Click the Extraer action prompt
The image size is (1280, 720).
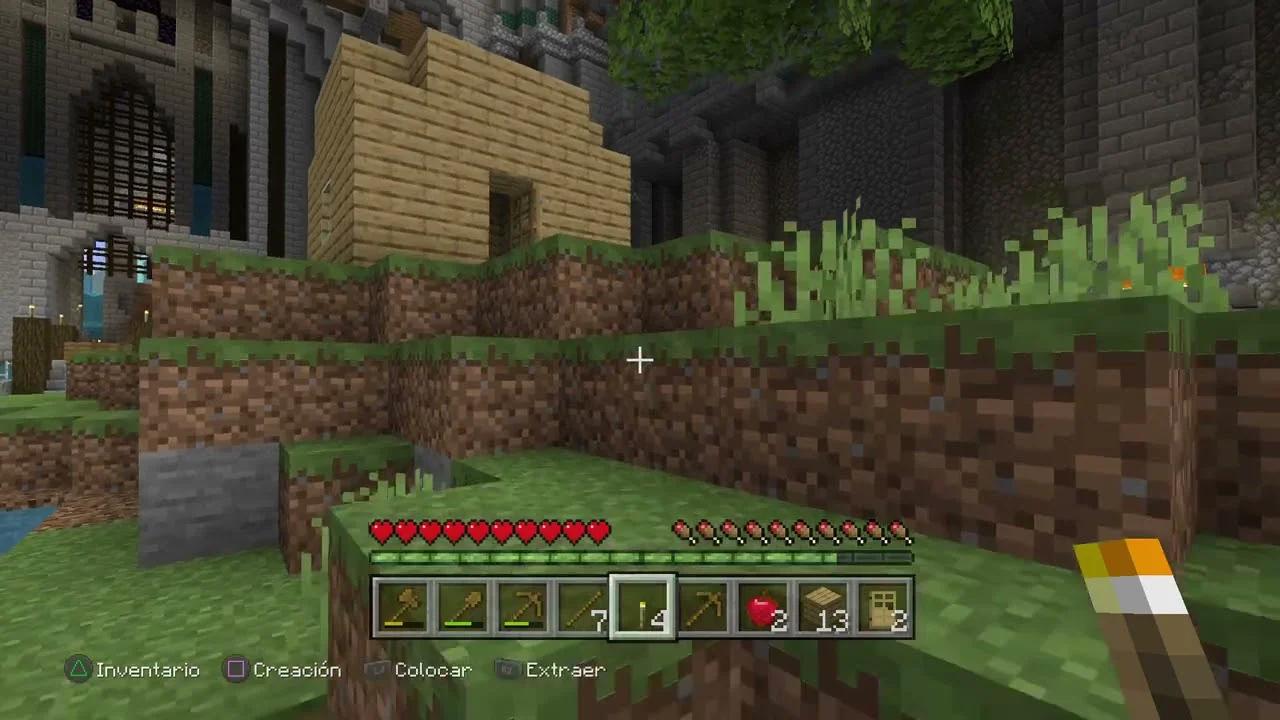[563, 670]
